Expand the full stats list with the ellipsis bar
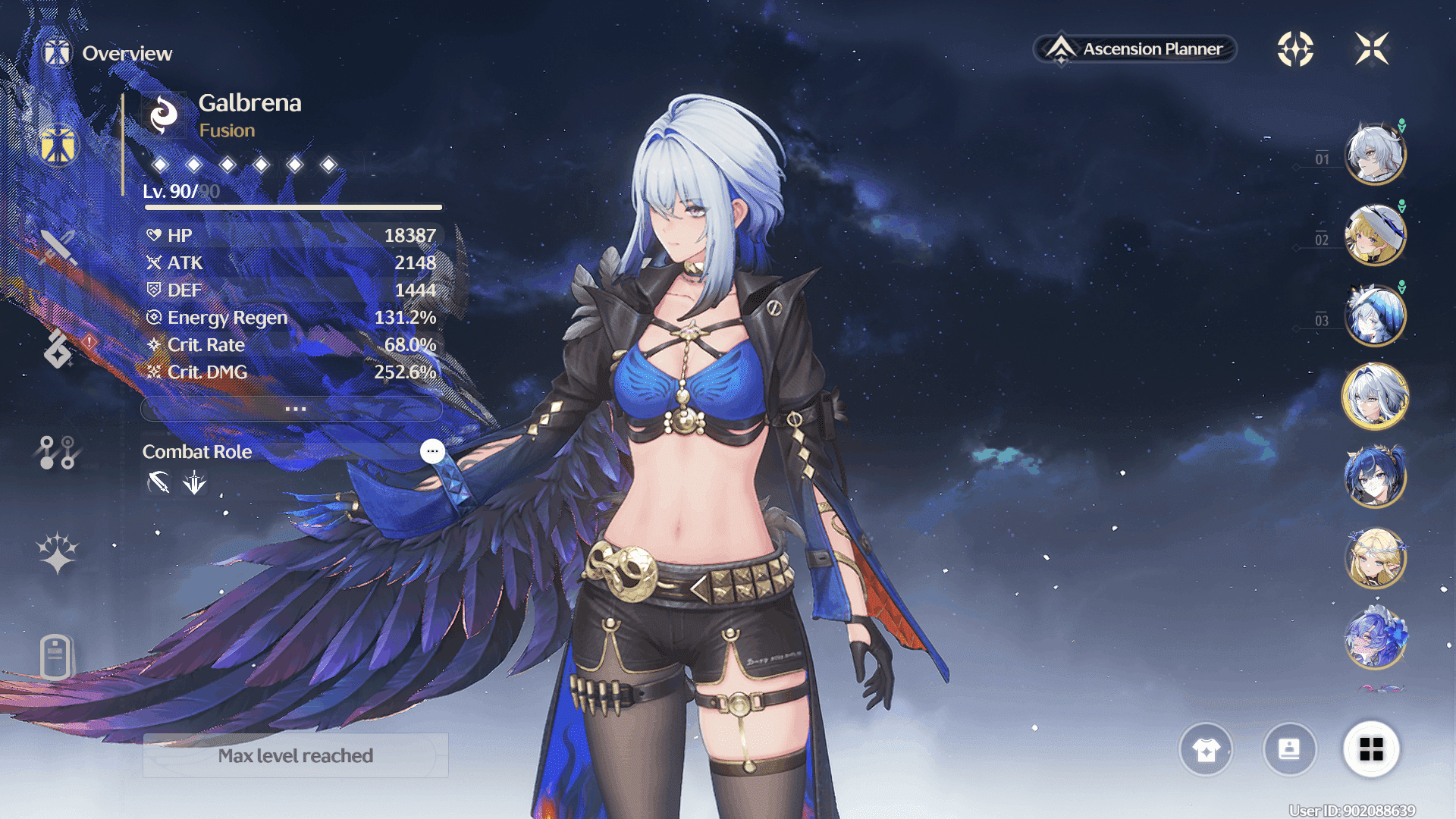 click(292, 409)
